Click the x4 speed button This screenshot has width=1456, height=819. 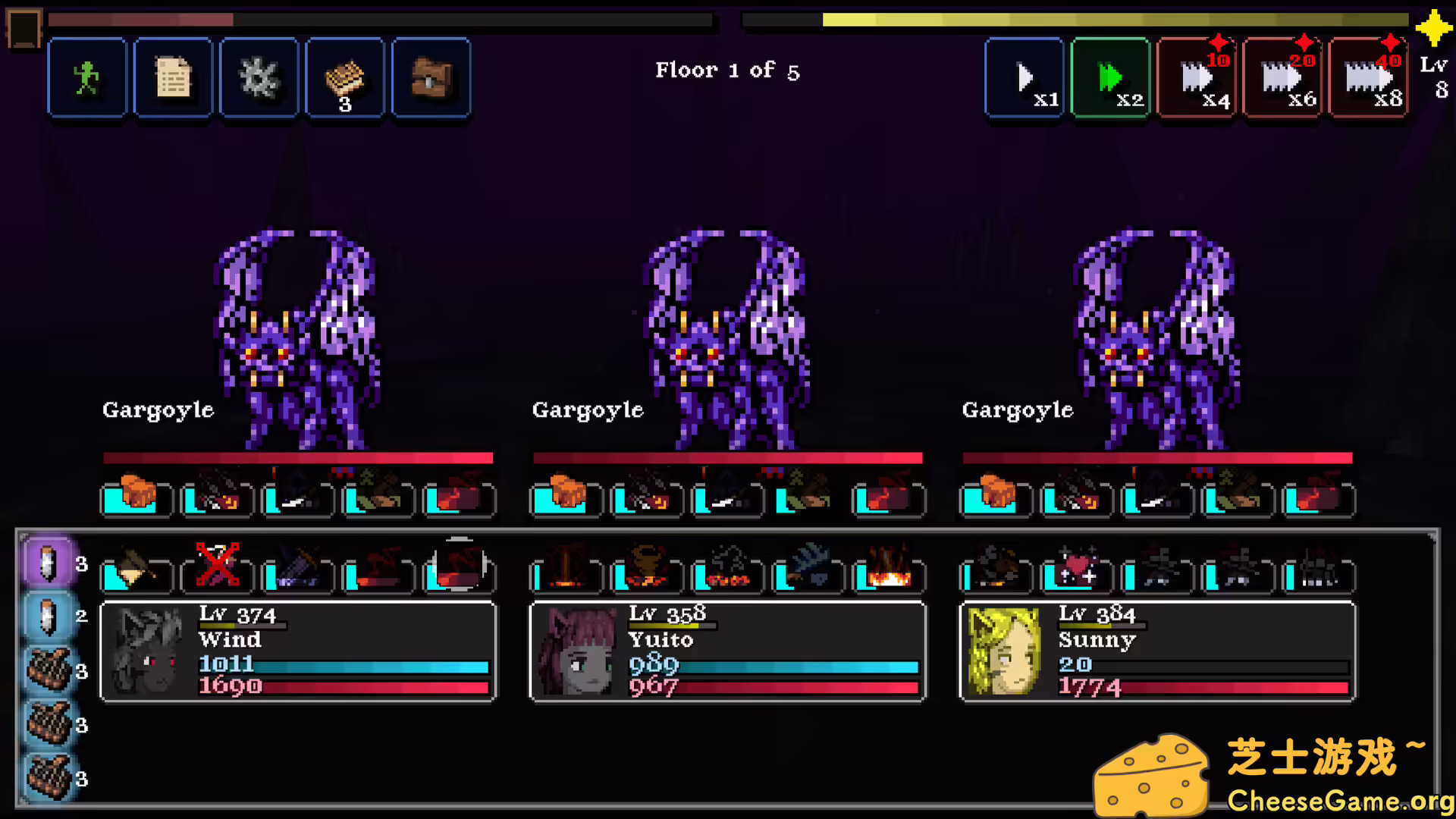coord(1196,77)
